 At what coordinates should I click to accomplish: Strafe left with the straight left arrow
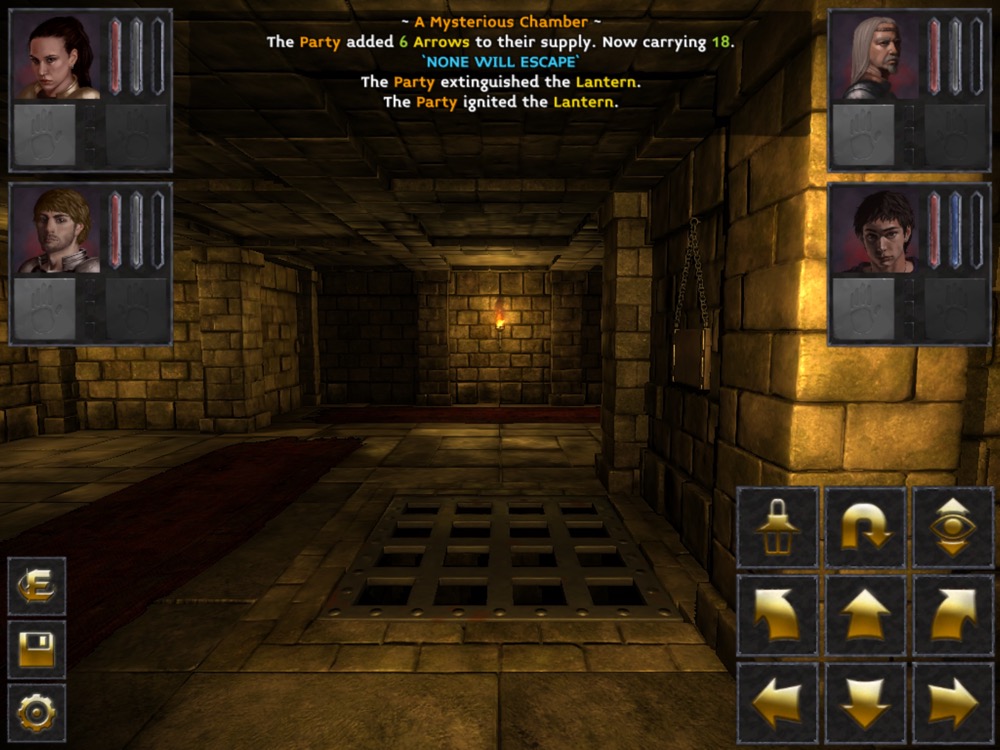[777, 703]
